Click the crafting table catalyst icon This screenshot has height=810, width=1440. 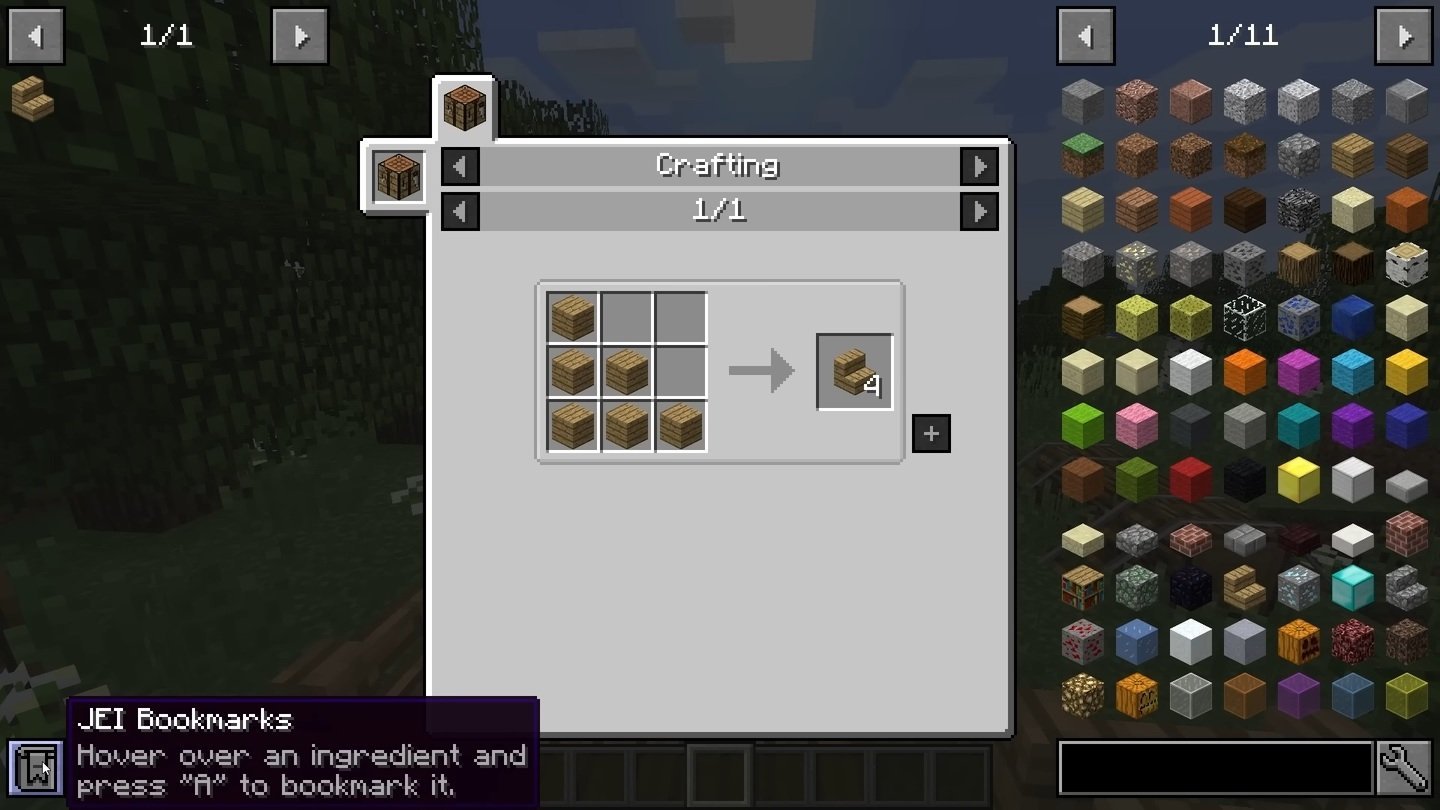click(399, 176)
